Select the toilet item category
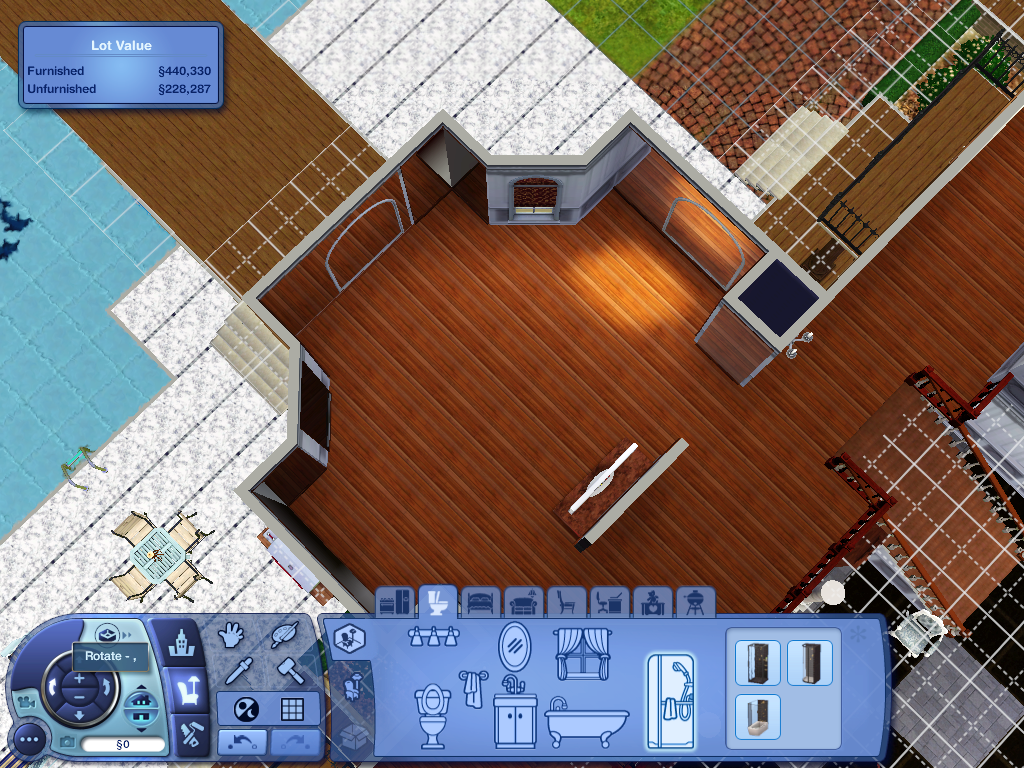The height and width of the screenshot is (768, 1024). tap(432, 715)
